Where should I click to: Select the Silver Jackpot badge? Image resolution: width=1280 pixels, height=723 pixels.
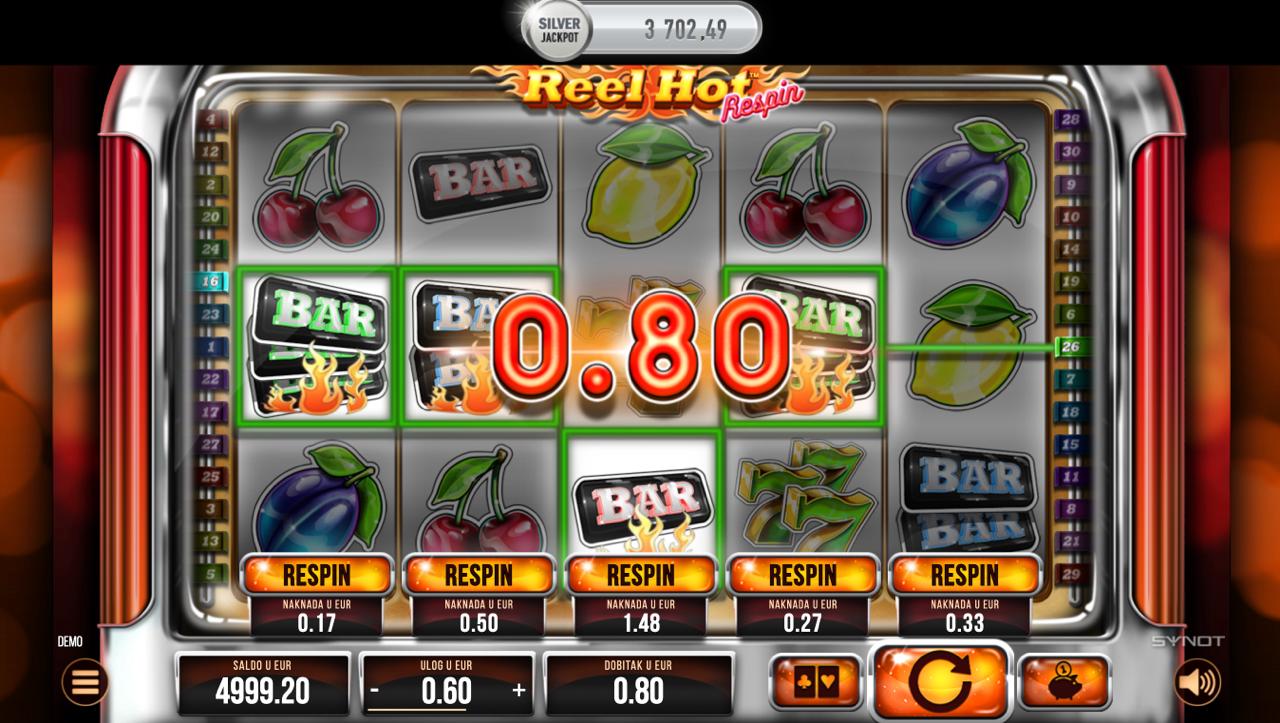[x=559, y=29]
